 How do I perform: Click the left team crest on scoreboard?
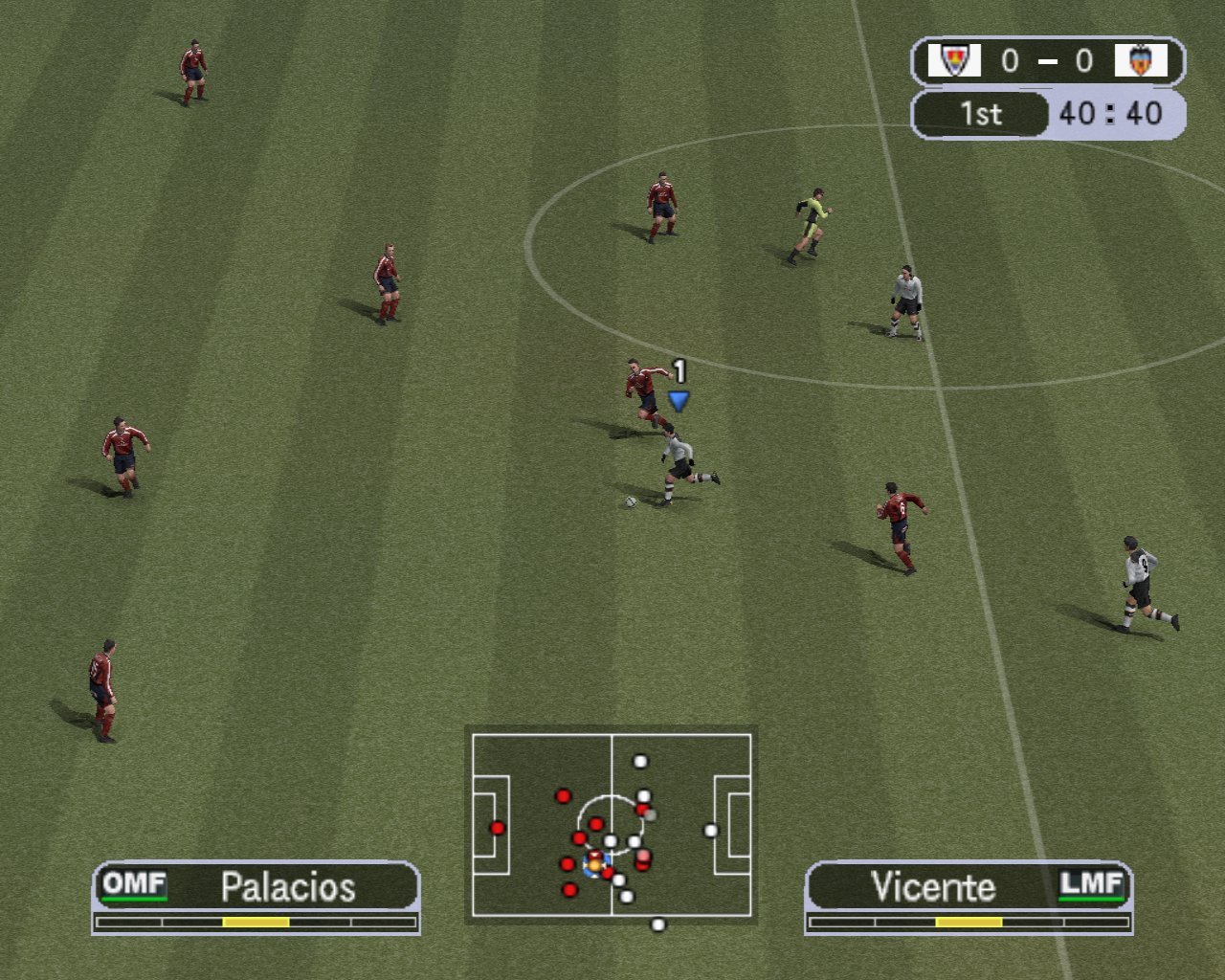(x=957, y=60)
